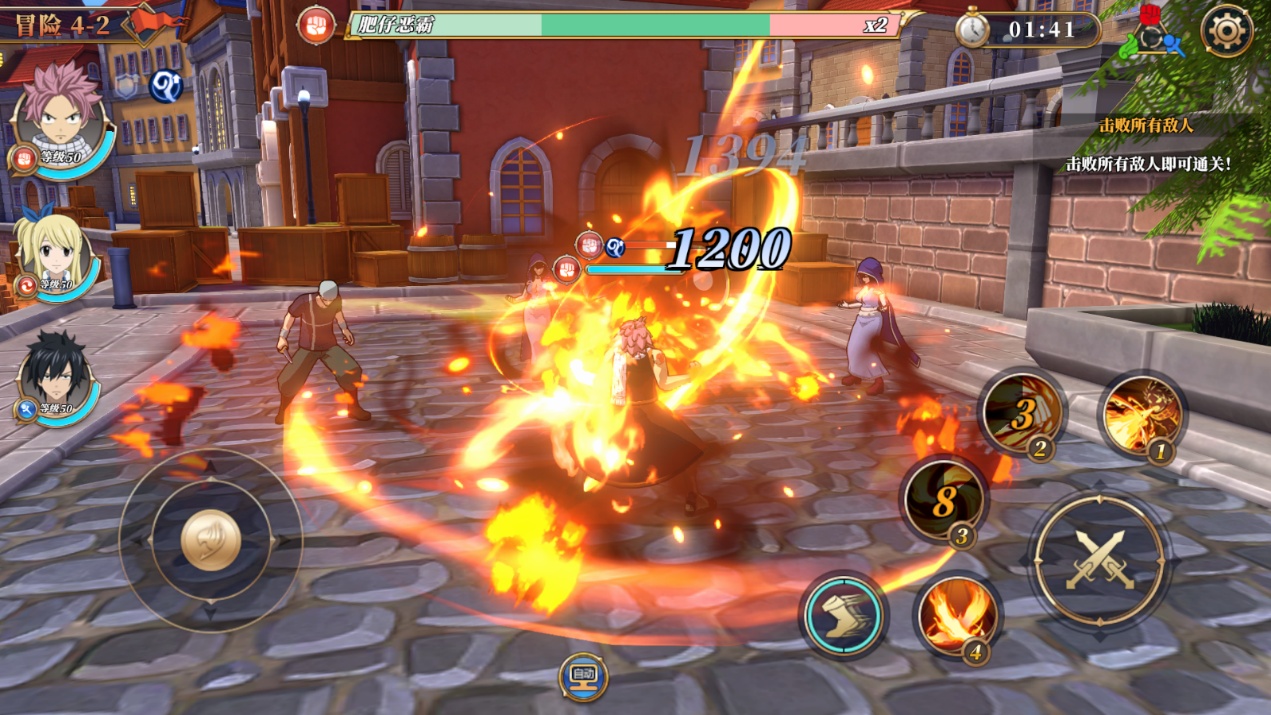Tap the blue swirl icon beside Natsu
Screen dimensions: 1271x715
pos(165,87)
